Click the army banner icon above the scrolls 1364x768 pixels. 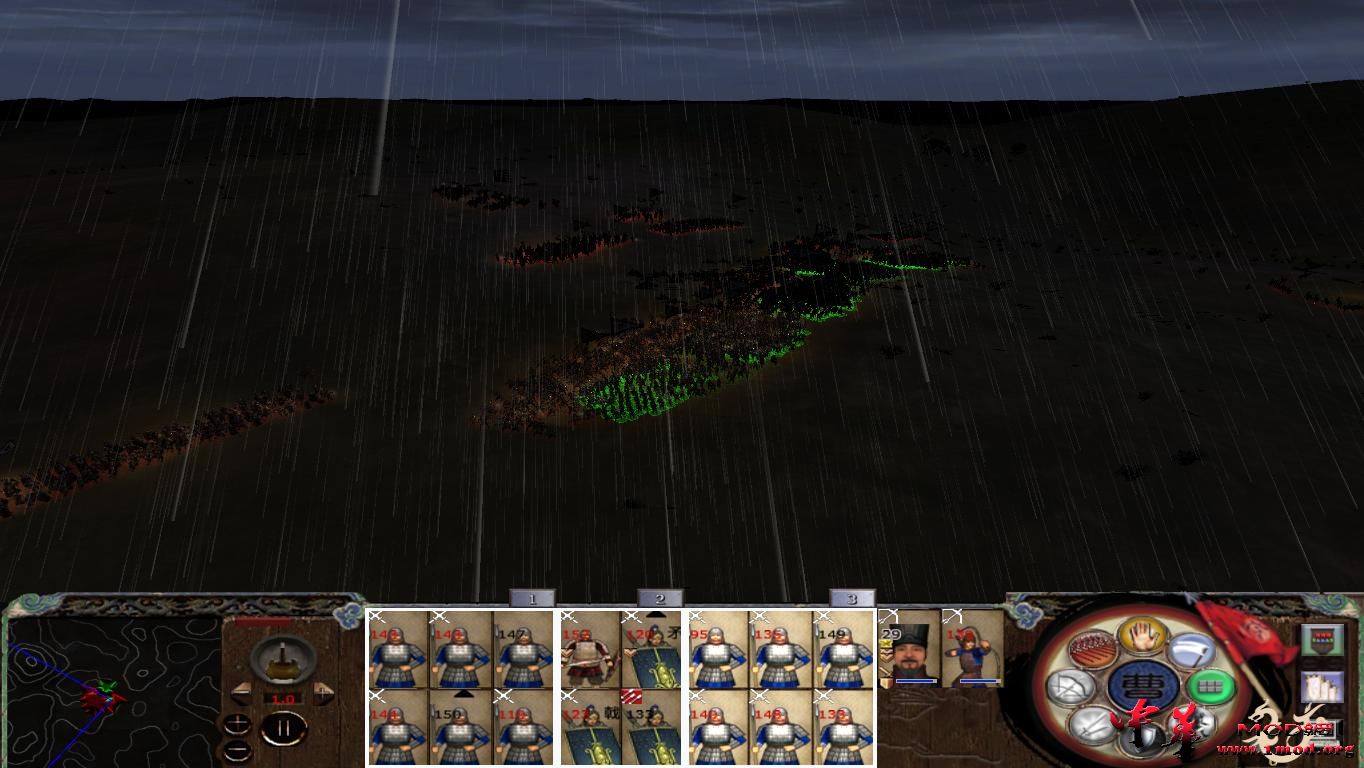tap(1323, 639)
